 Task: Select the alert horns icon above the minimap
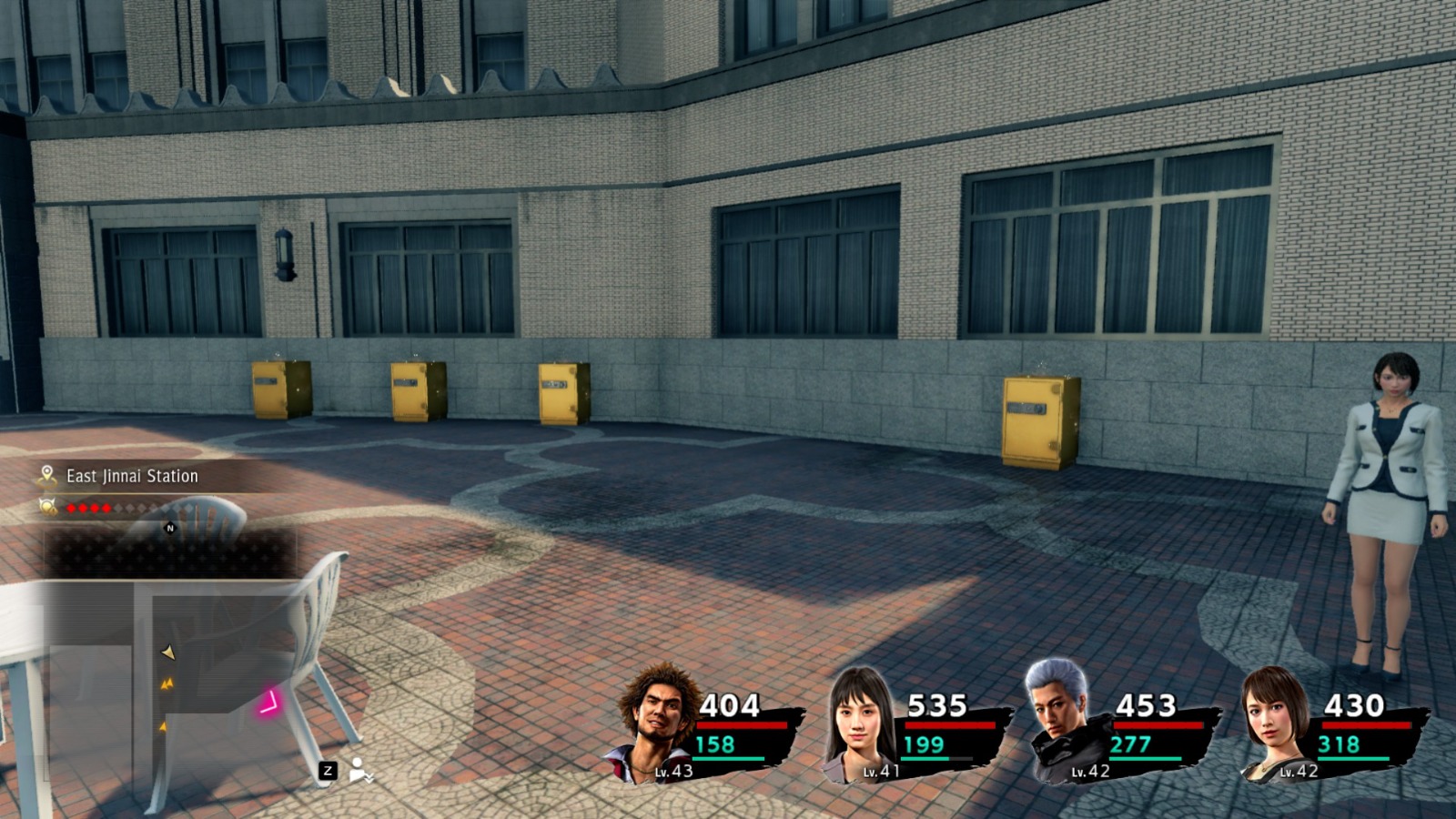47,507
